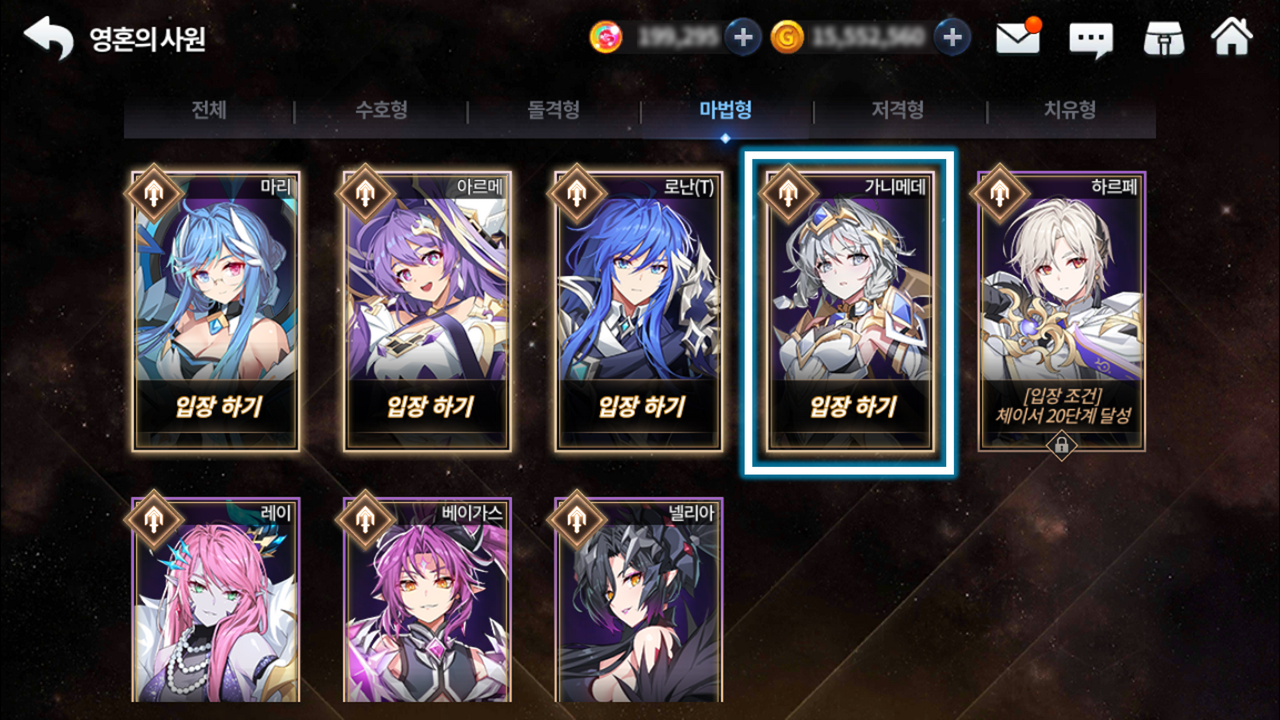
Task: Enter 로난(T)'s temple with 입장 하기
Action: coord(642,407)
